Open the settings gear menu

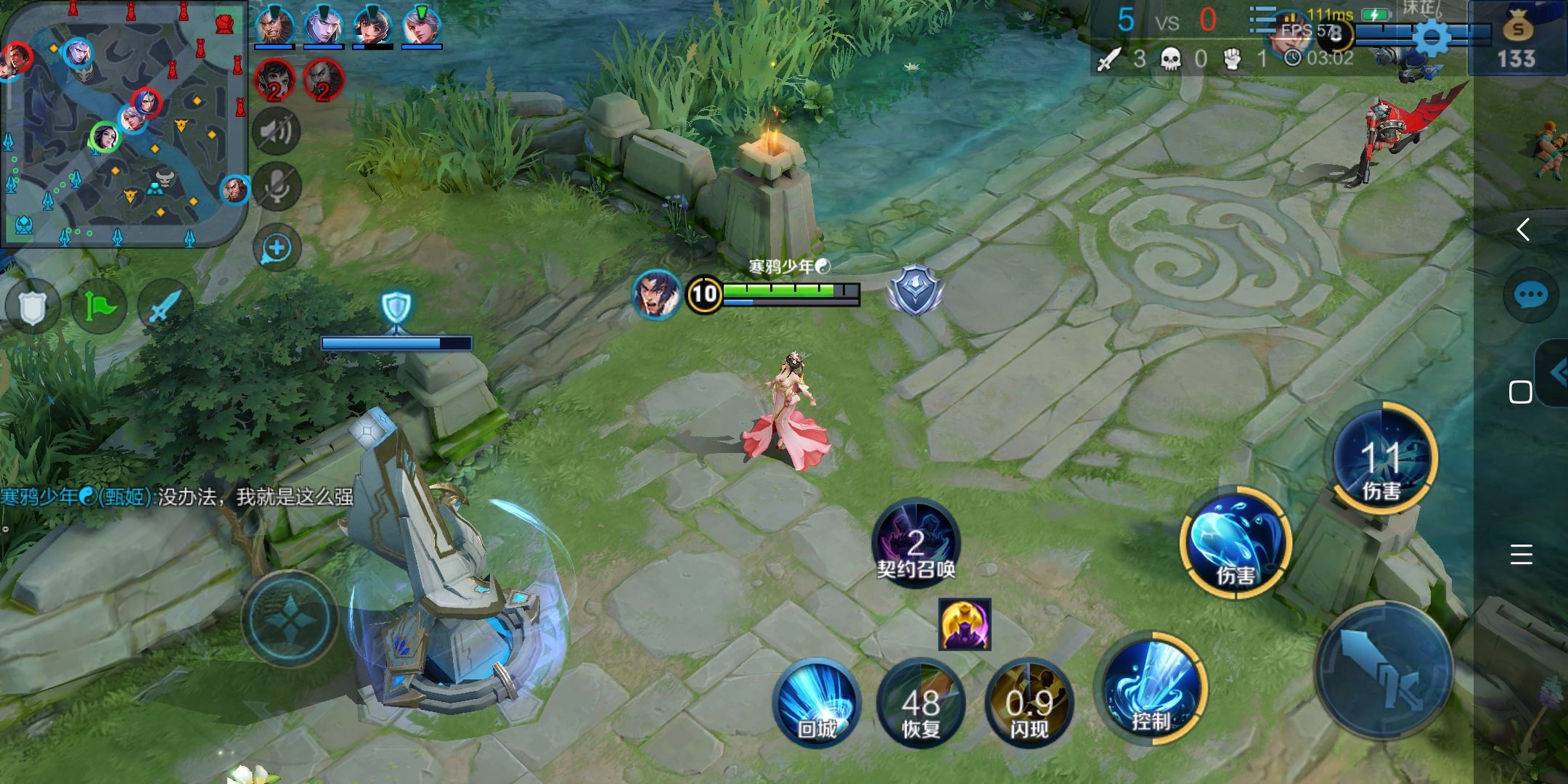pos(1432,36)
